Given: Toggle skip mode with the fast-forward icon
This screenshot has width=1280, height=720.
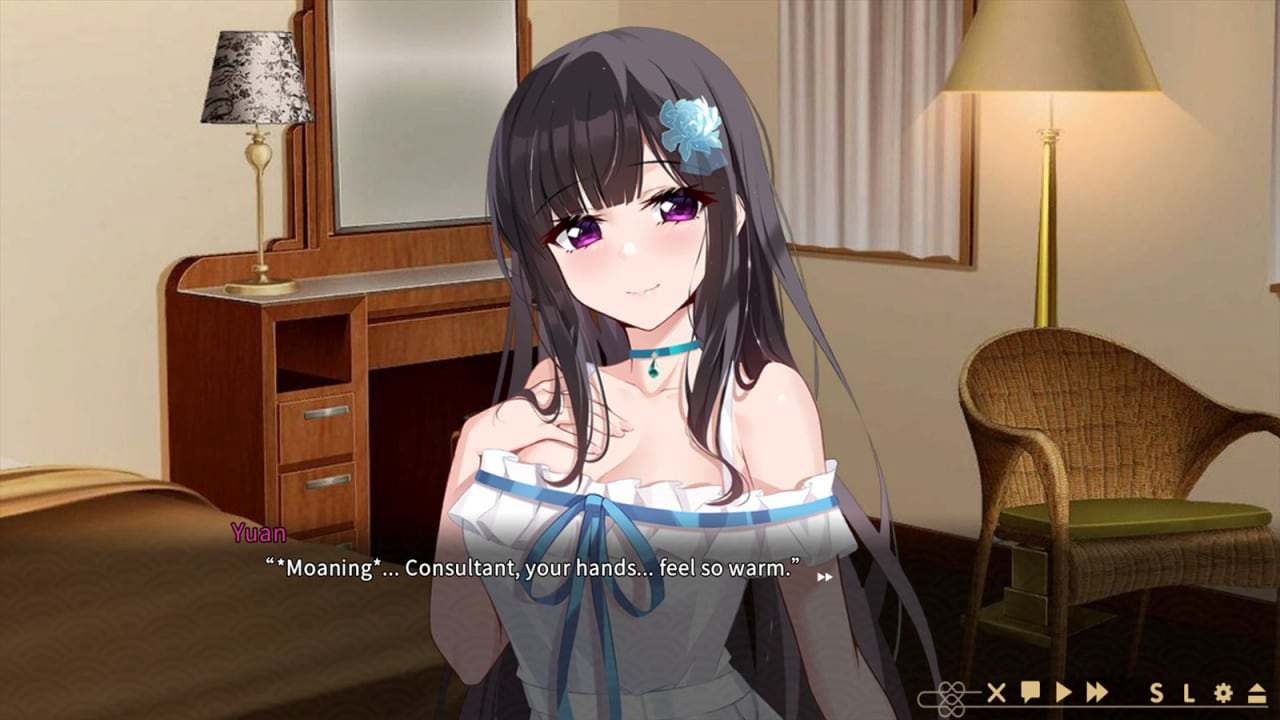Looking at the screenshot, I should pos(1098,693).
